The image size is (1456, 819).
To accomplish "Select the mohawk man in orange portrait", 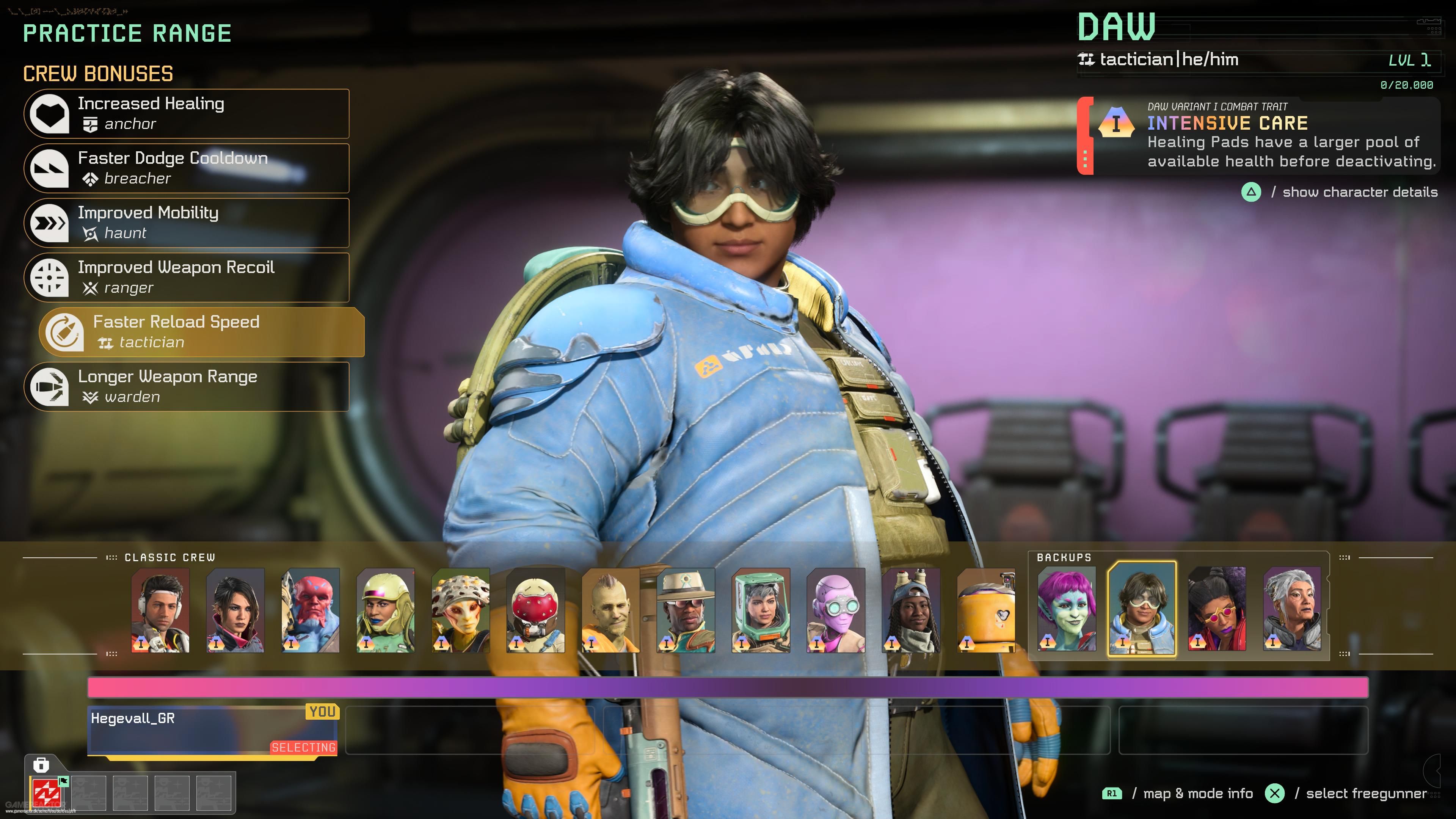I will click(x=610, y=610).
